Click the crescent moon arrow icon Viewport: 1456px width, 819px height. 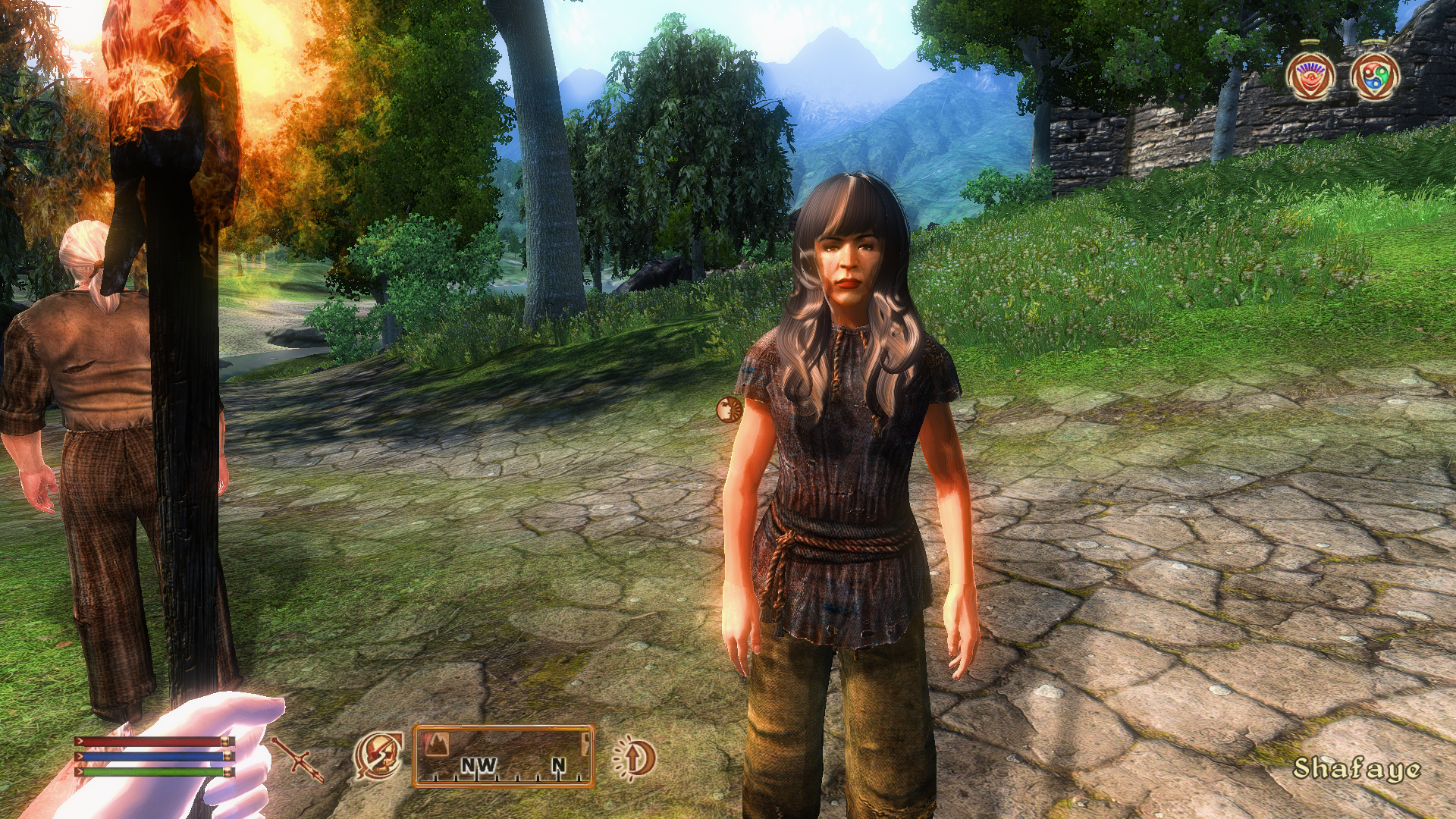(x=634, y=757)
